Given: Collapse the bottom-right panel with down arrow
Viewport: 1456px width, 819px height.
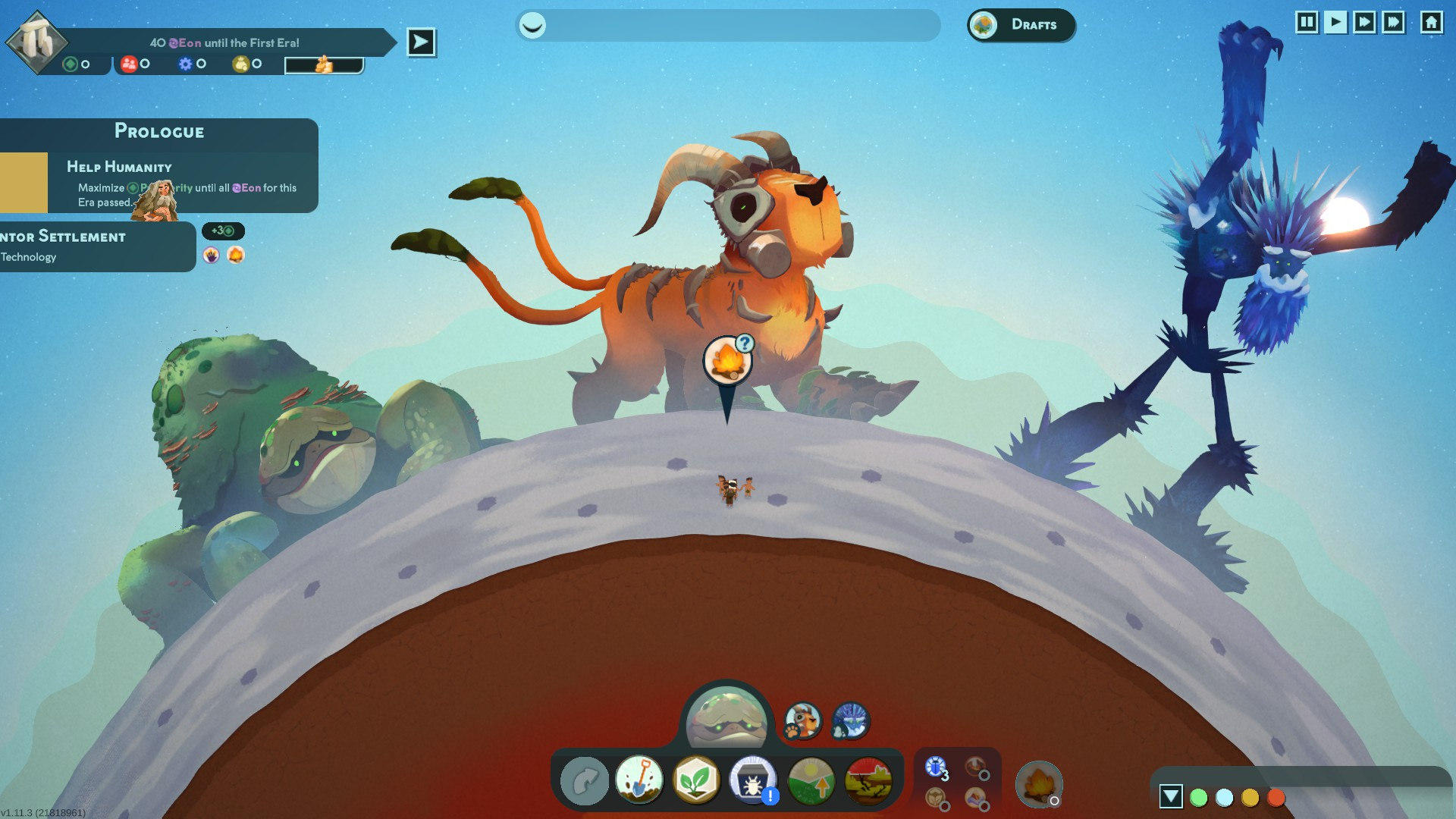Looking at the screenshot, I should (1170, 796).
